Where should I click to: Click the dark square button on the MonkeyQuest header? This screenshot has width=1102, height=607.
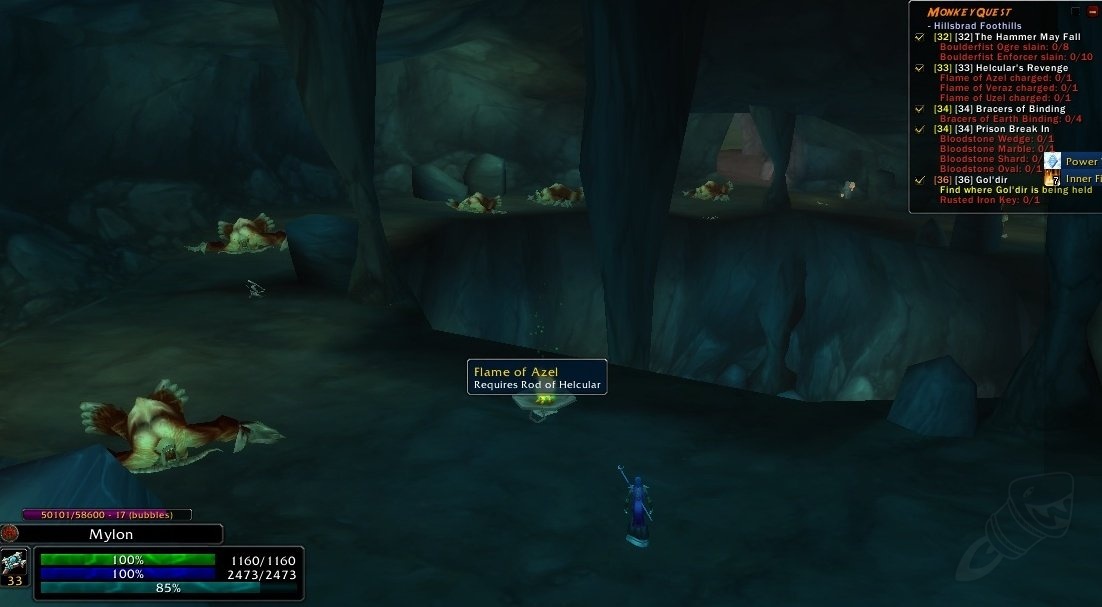(1076, 12)
